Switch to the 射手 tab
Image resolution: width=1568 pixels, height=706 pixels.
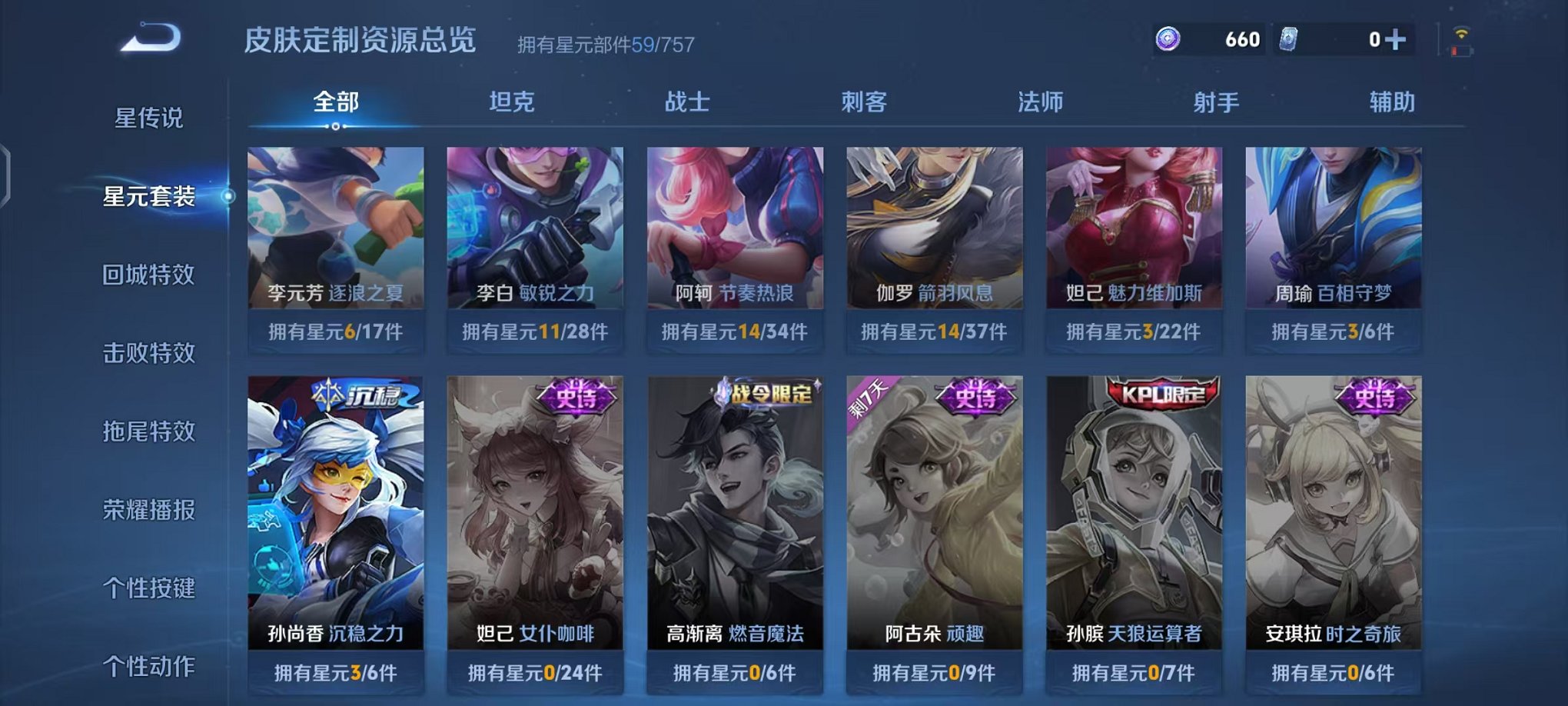[1218, 101]
